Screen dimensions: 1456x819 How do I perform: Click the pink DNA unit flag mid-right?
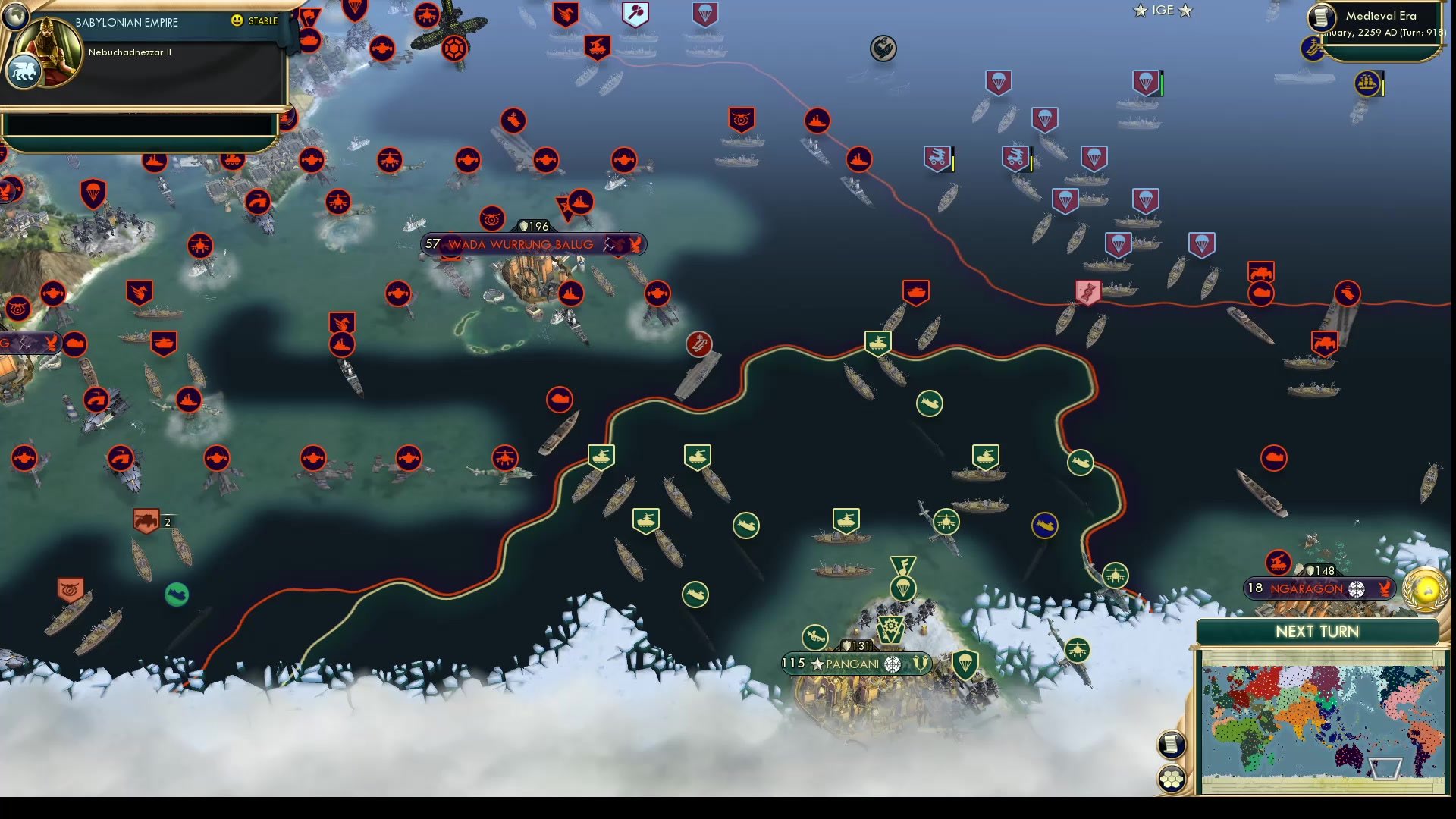point(1087,290)
